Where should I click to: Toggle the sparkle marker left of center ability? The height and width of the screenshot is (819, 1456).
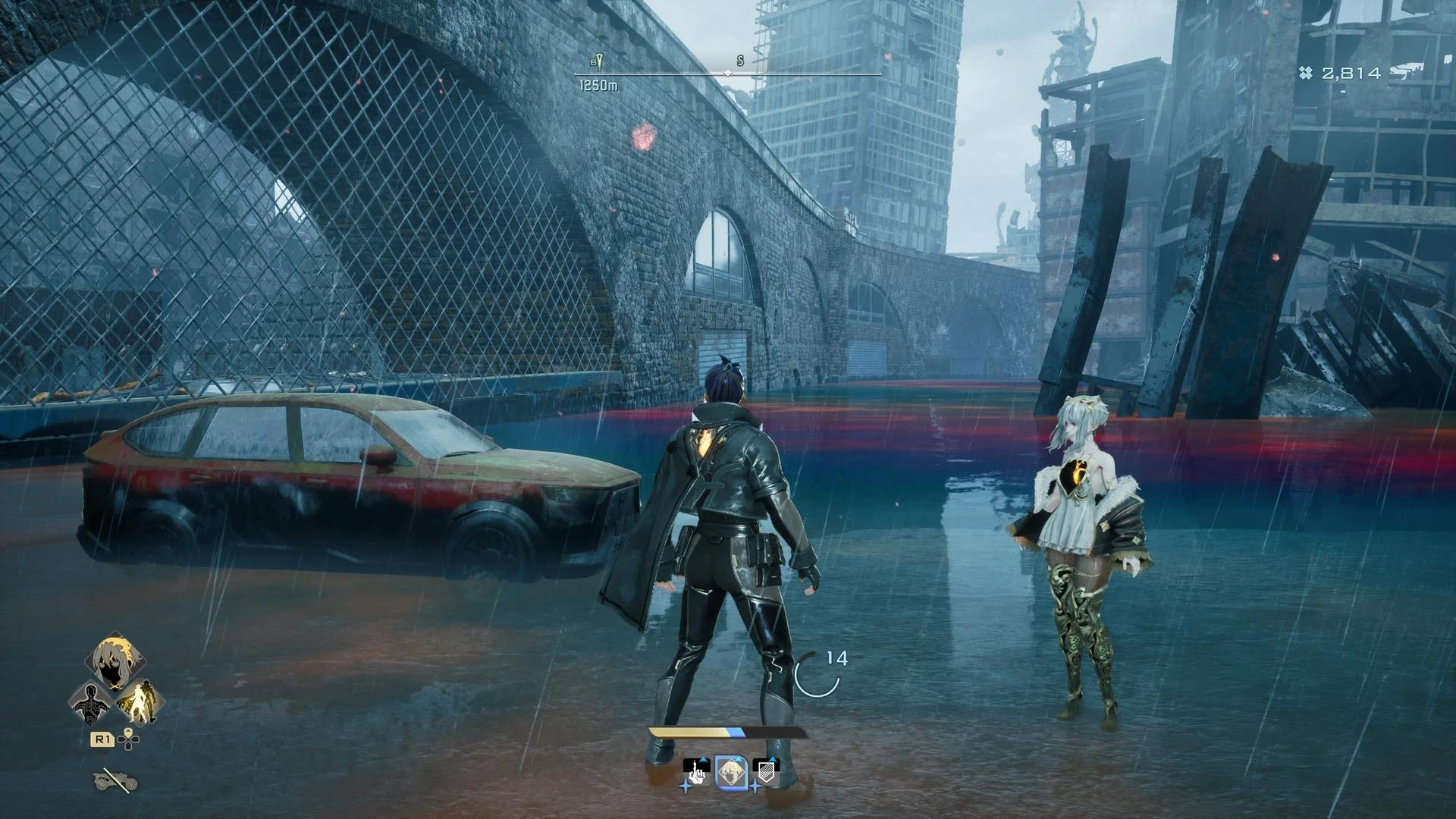[x=686, y=787]
